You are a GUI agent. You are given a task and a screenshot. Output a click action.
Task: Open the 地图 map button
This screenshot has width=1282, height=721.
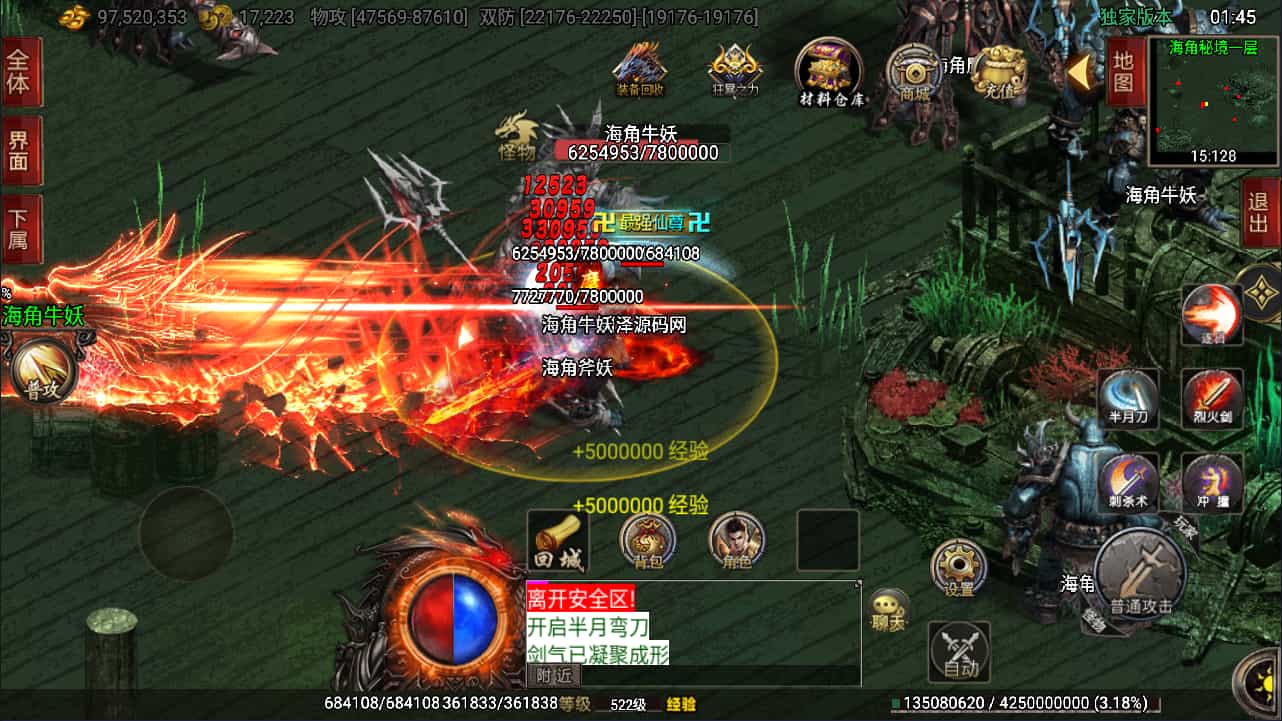[x=1124, y=72]
